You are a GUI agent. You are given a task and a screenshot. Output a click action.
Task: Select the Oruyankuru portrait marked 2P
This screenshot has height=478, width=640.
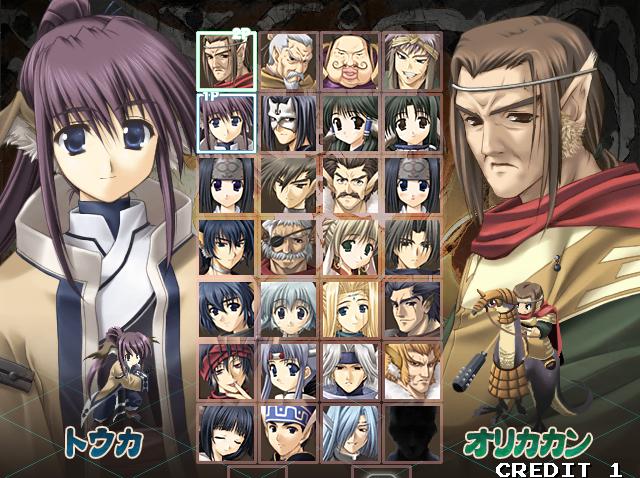coord(227,60)
